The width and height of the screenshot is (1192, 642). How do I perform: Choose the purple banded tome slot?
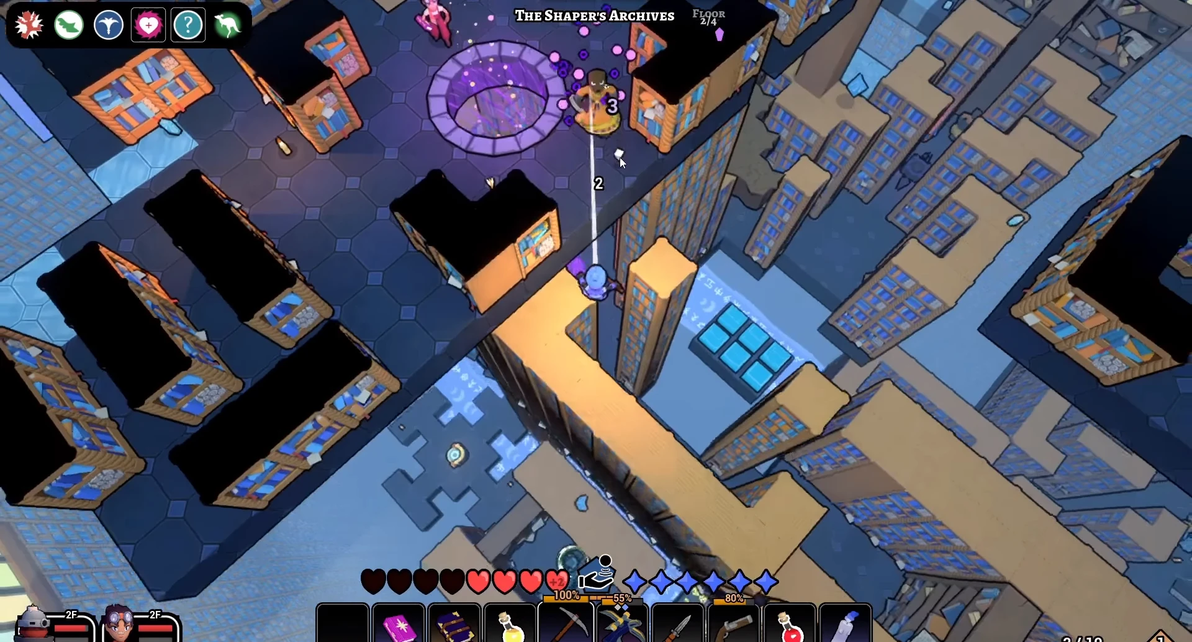tap(454, 626)
